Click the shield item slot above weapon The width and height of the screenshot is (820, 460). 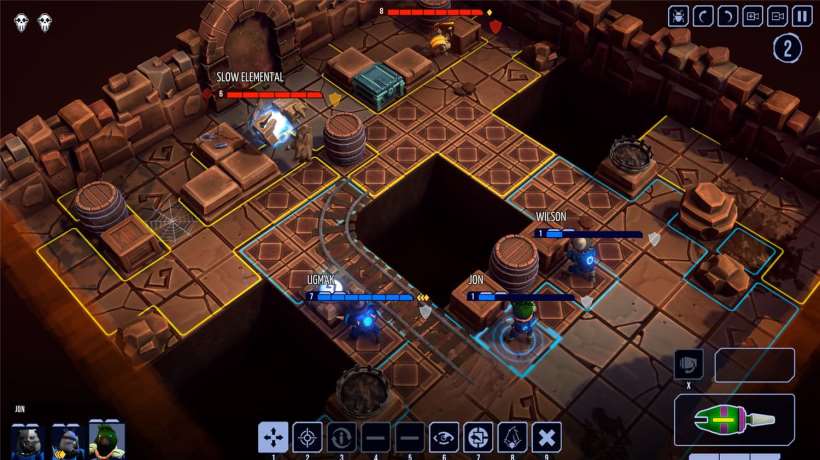(689, 364)
